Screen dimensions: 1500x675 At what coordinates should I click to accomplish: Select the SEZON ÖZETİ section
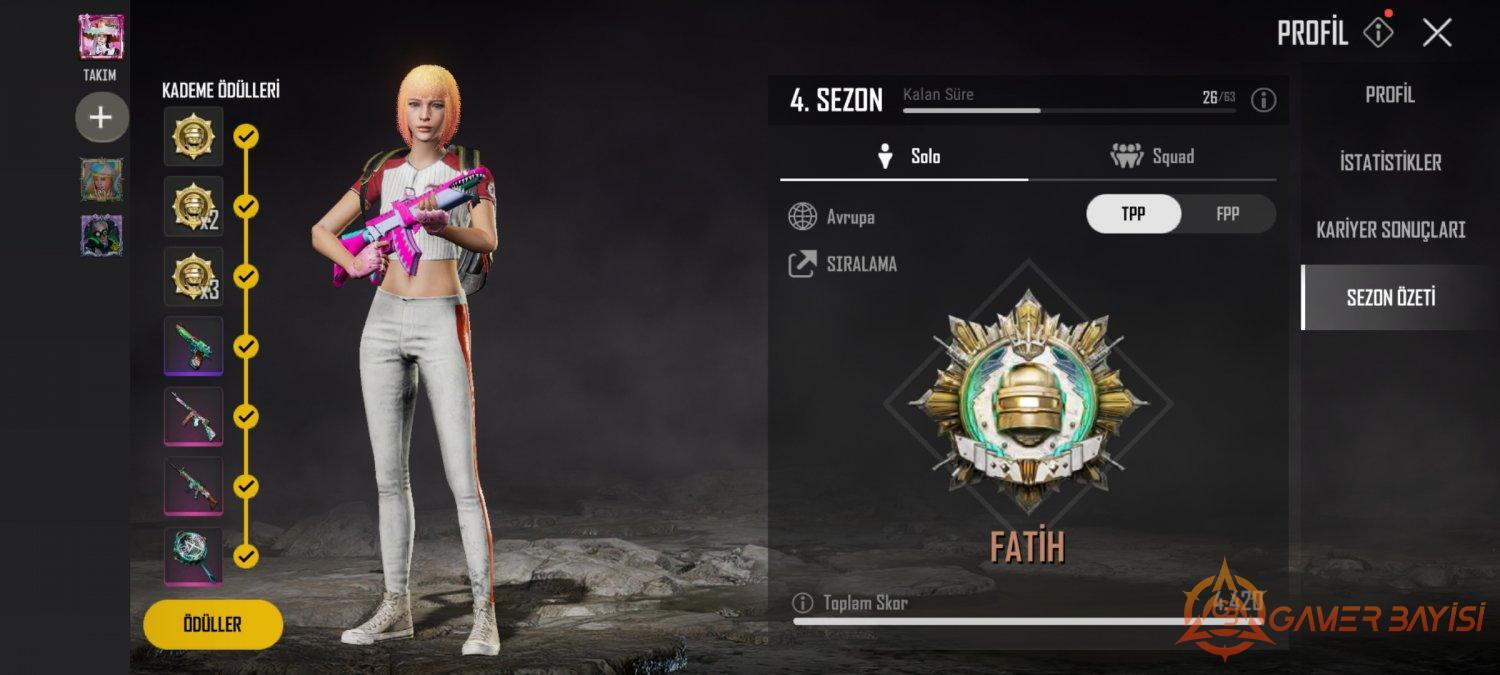tap(1390, 297)
